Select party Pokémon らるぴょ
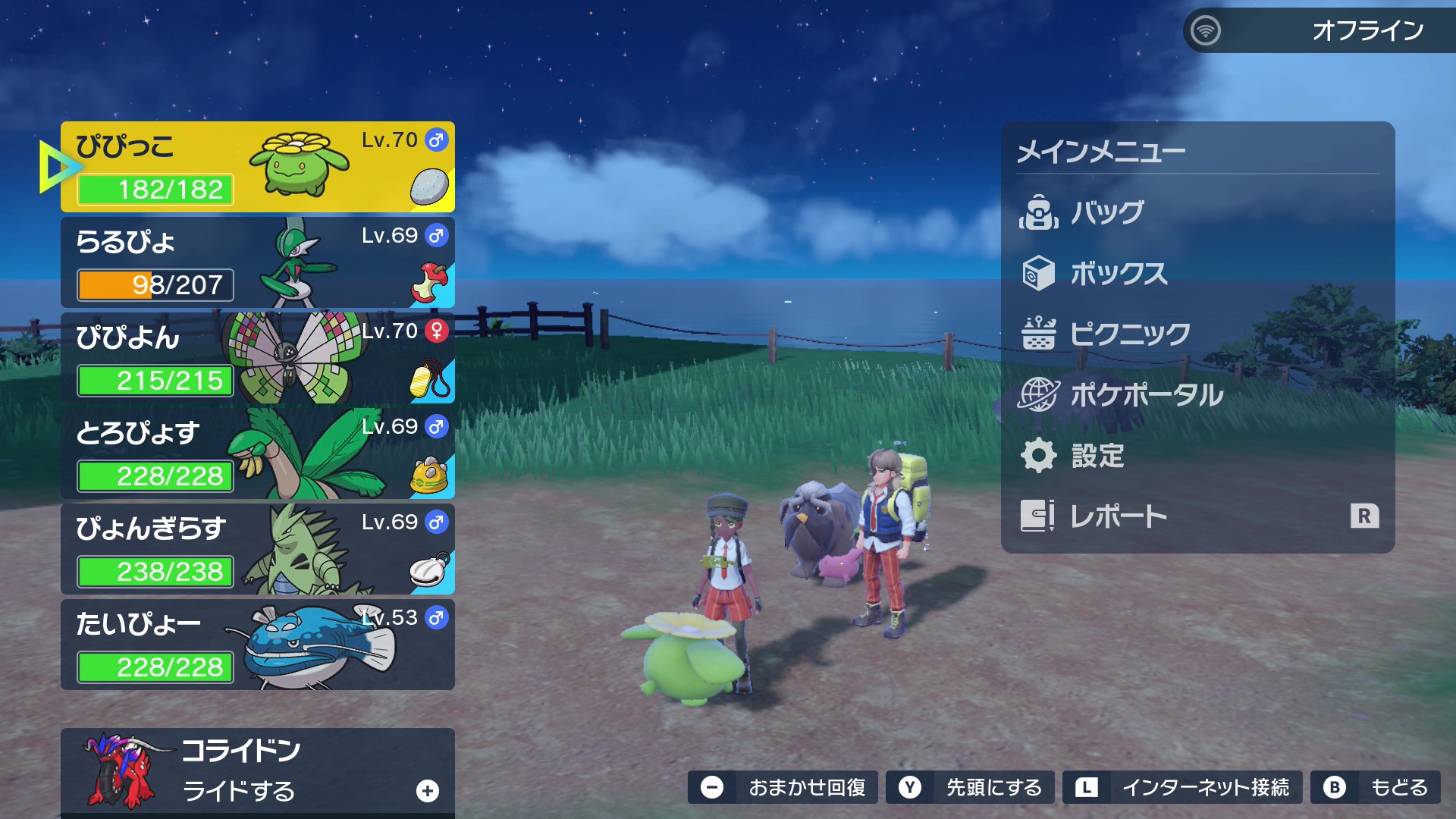 pyautogui.click(x=258, y=262)
